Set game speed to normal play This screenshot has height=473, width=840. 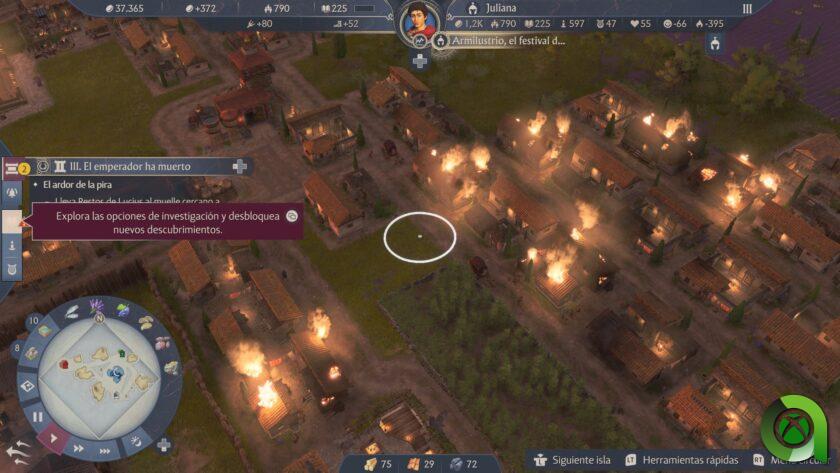pyautogui.click(x=54, y=437)
